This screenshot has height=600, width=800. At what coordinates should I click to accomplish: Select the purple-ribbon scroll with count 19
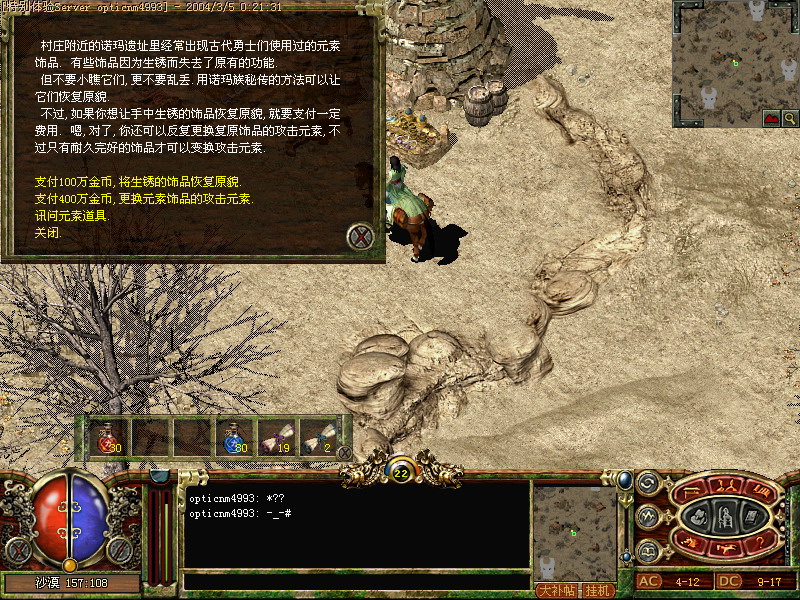pyautogui.click(x=276, y=437)
